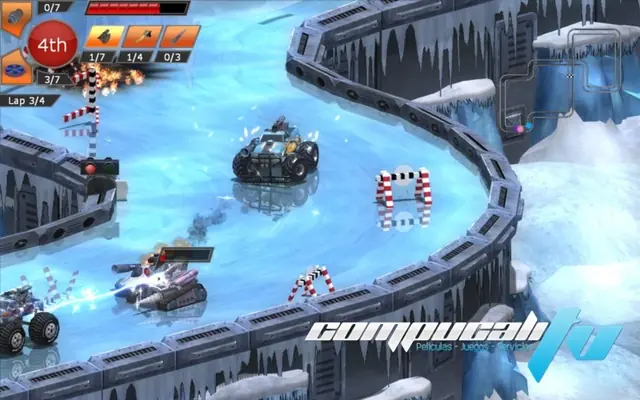Deploy the blue mine item
Viewport: 640px width, 400px height.
tap(13, 65)
